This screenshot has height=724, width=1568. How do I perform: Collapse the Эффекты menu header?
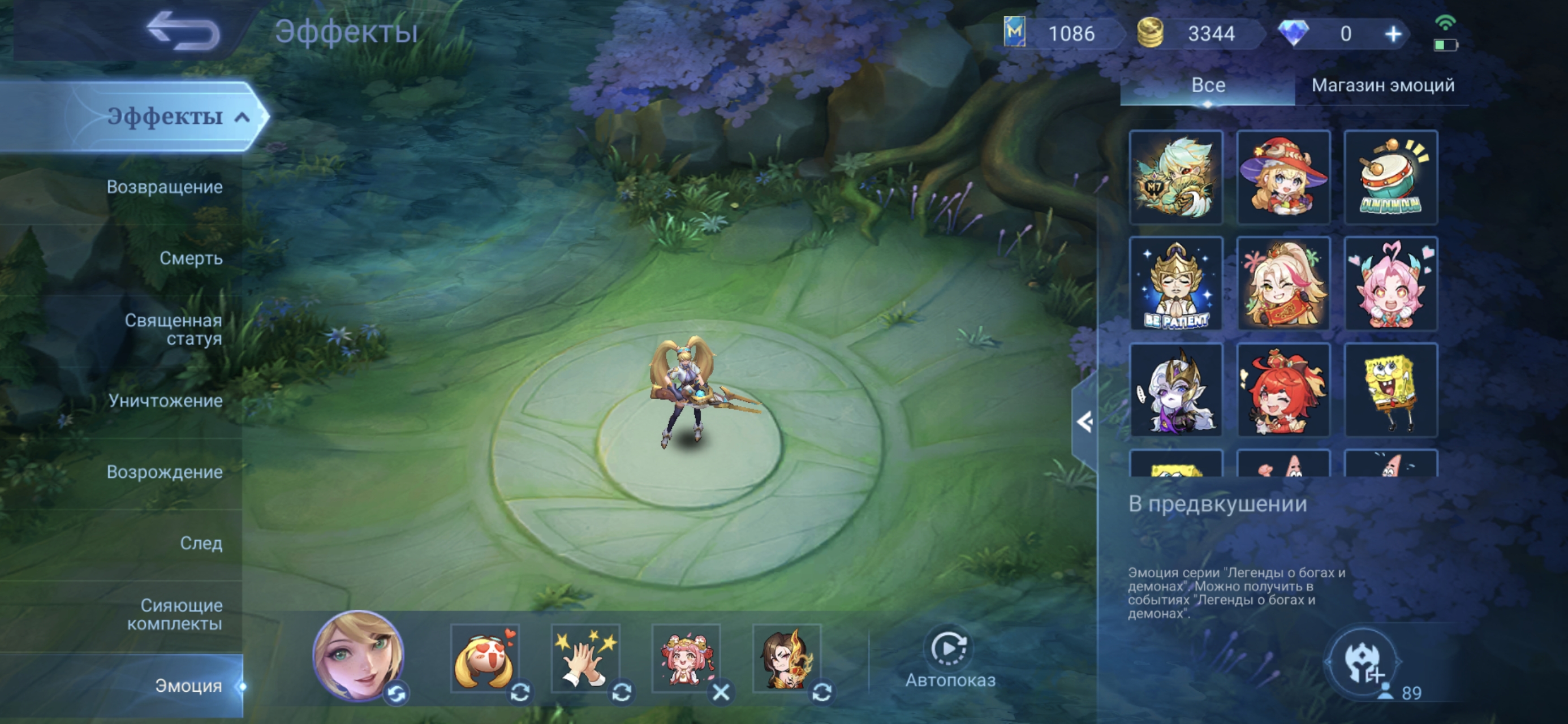pos(242,117)
